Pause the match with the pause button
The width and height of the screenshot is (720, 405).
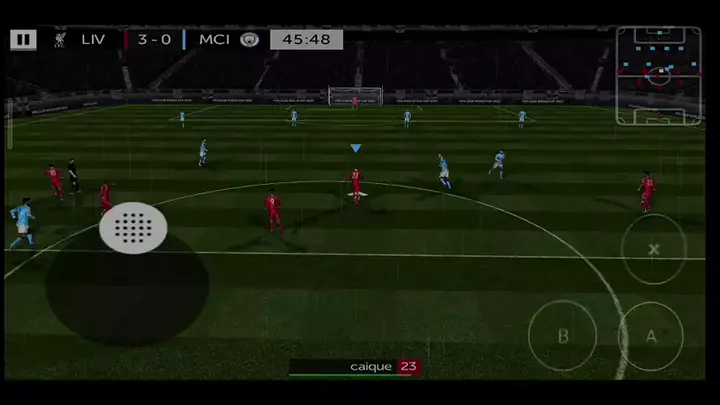point(23,40)
